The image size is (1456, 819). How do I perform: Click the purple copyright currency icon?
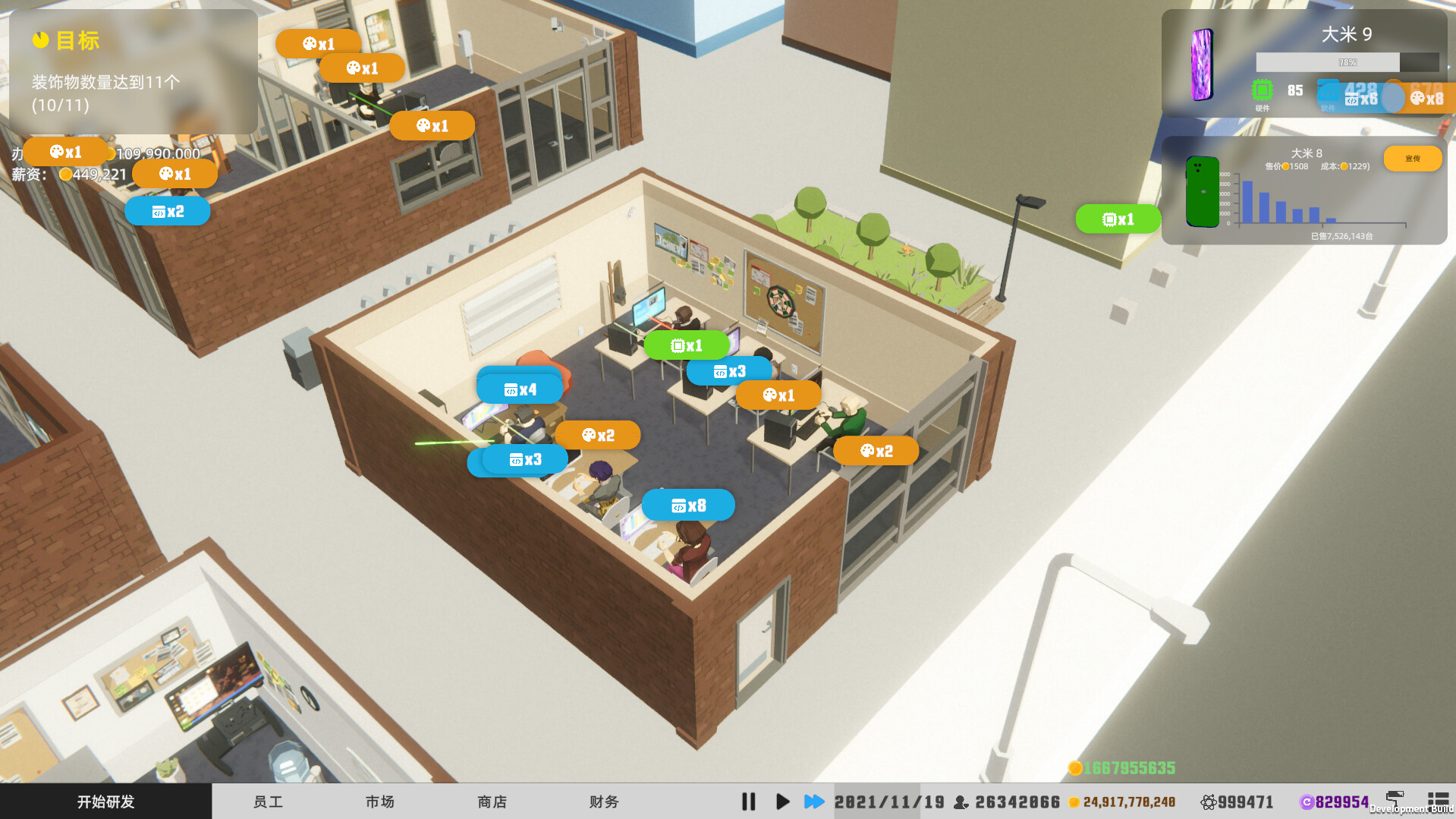(1307, 801)
